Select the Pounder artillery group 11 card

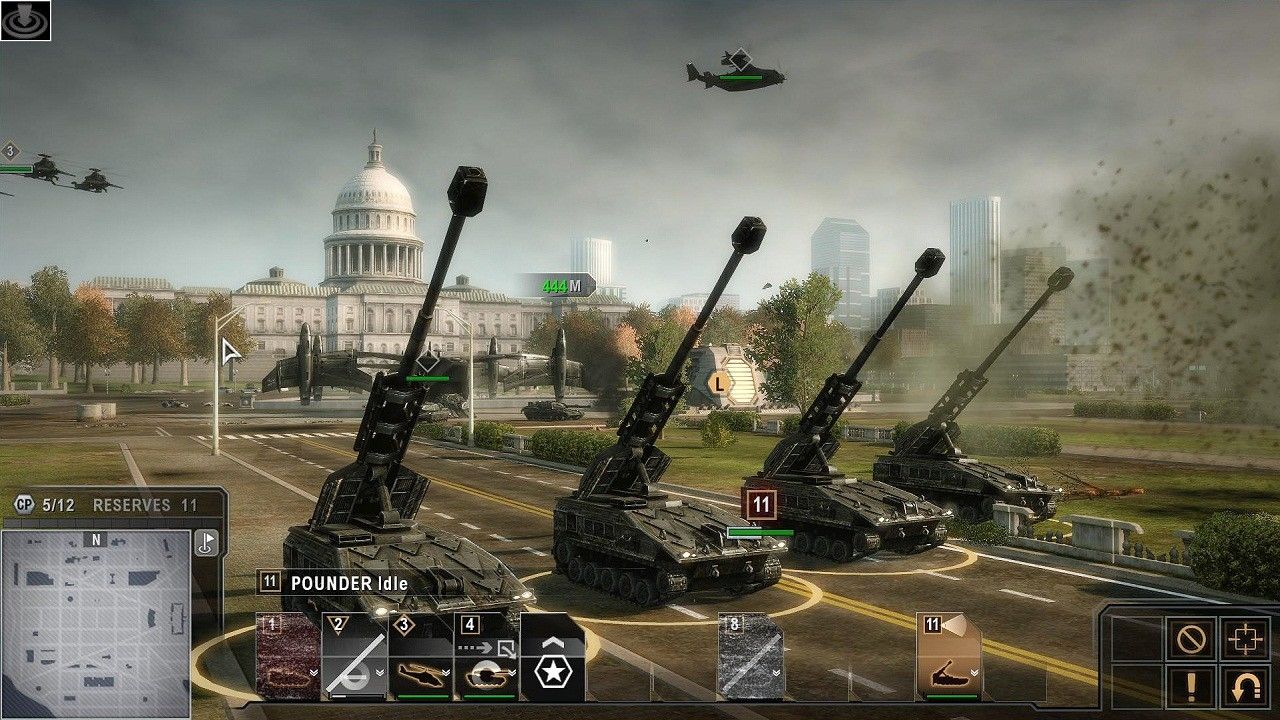coord(948,657)
